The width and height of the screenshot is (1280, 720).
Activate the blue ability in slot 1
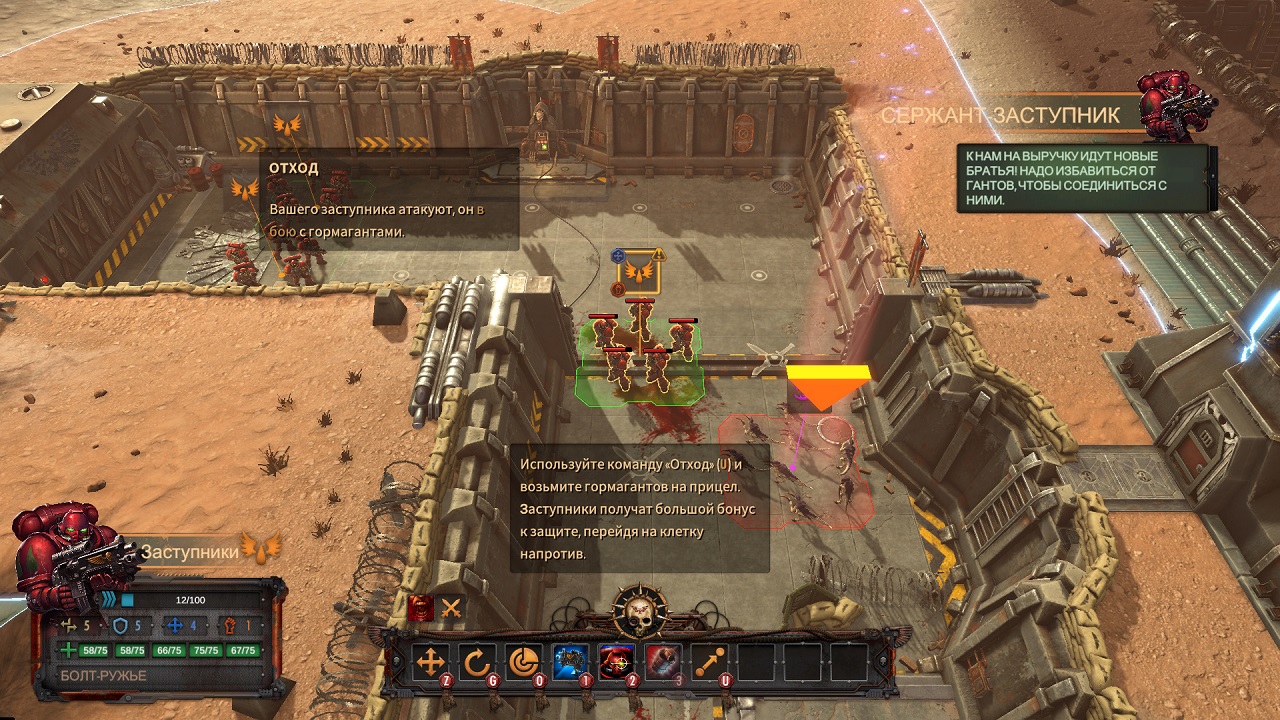(x=567, y=660)
